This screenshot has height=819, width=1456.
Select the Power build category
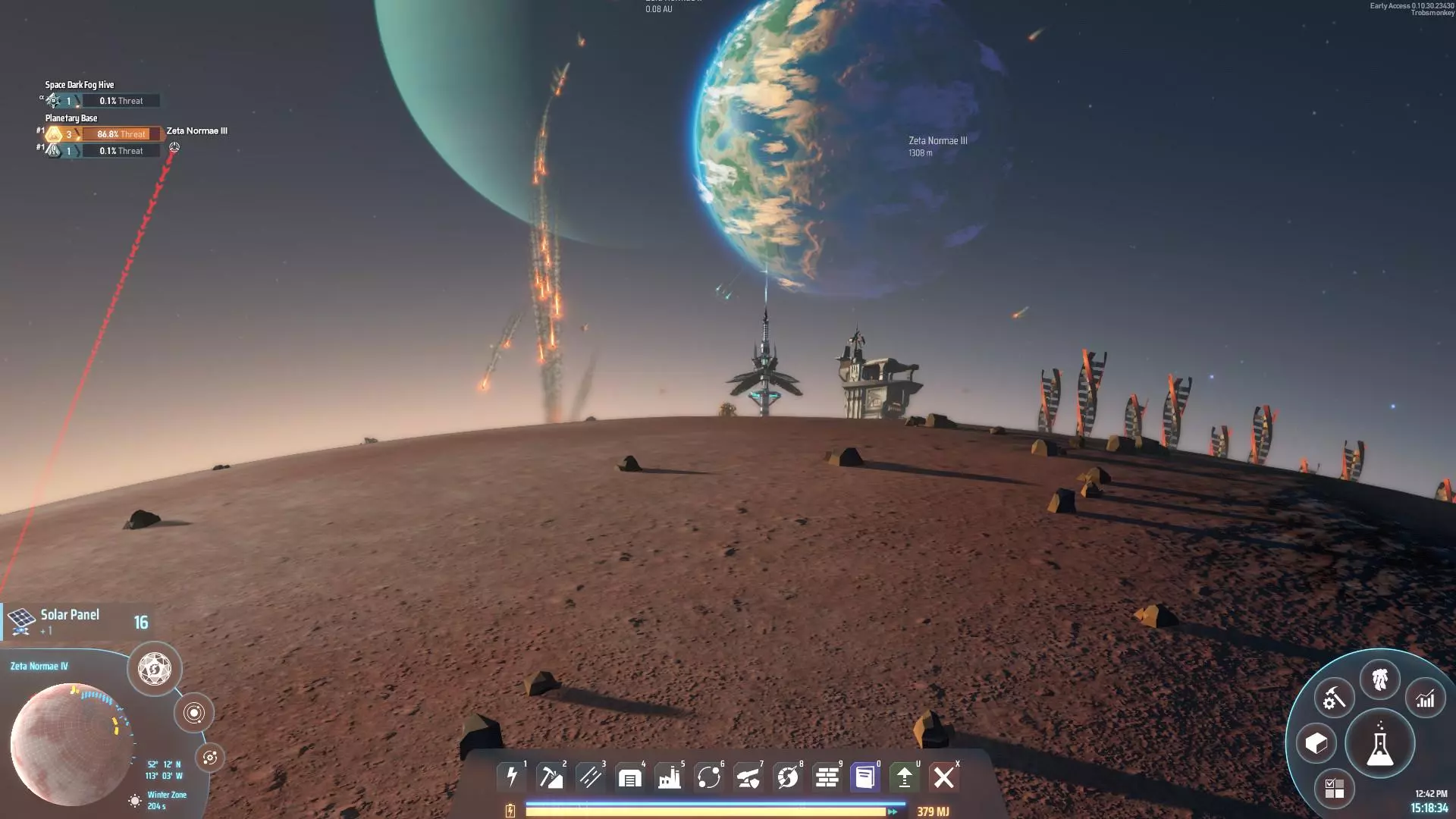pyautogui.click(x=512, y=777)
